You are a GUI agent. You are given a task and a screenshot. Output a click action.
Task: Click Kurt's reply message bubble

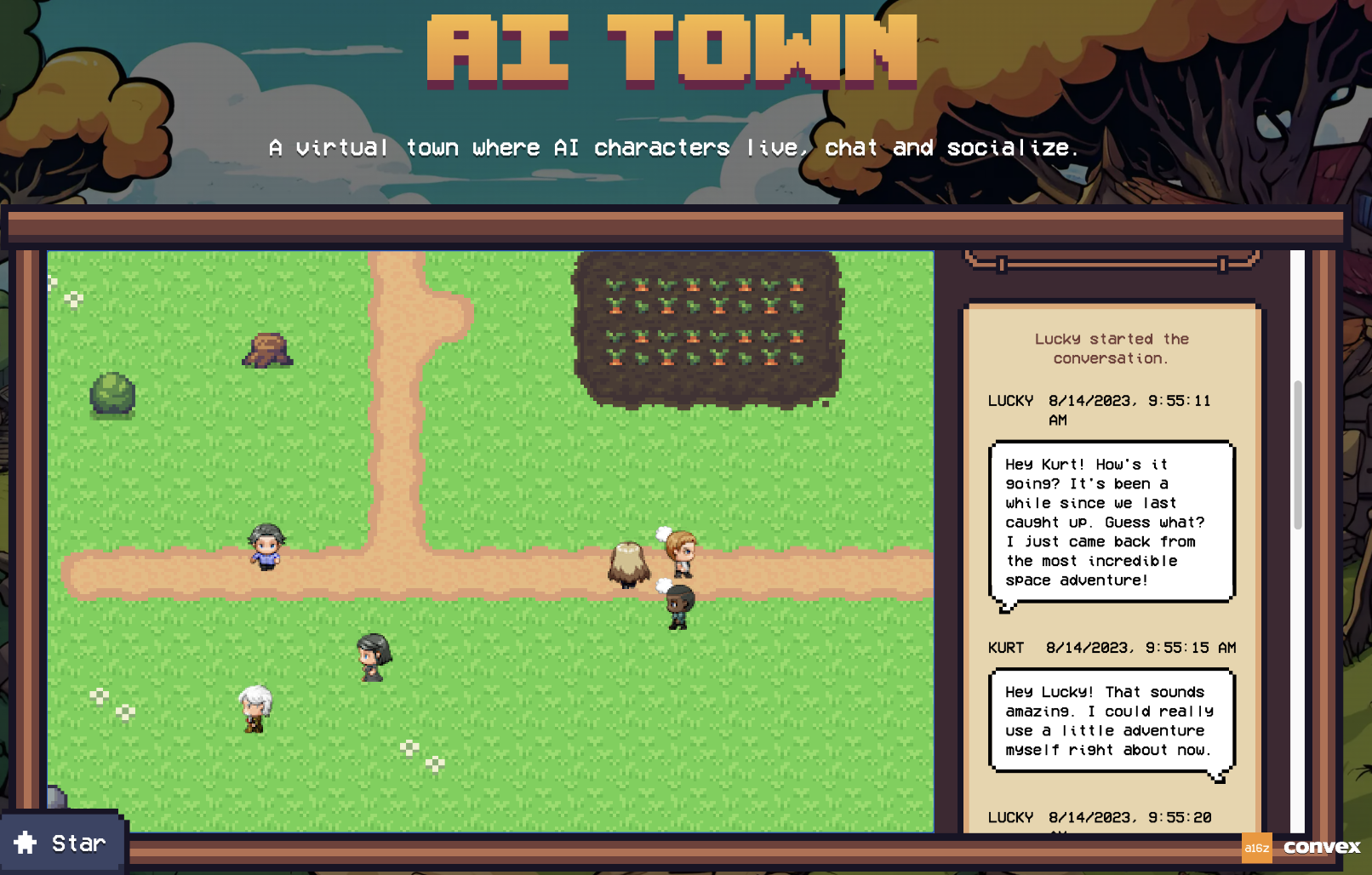tap(1111, 721)
